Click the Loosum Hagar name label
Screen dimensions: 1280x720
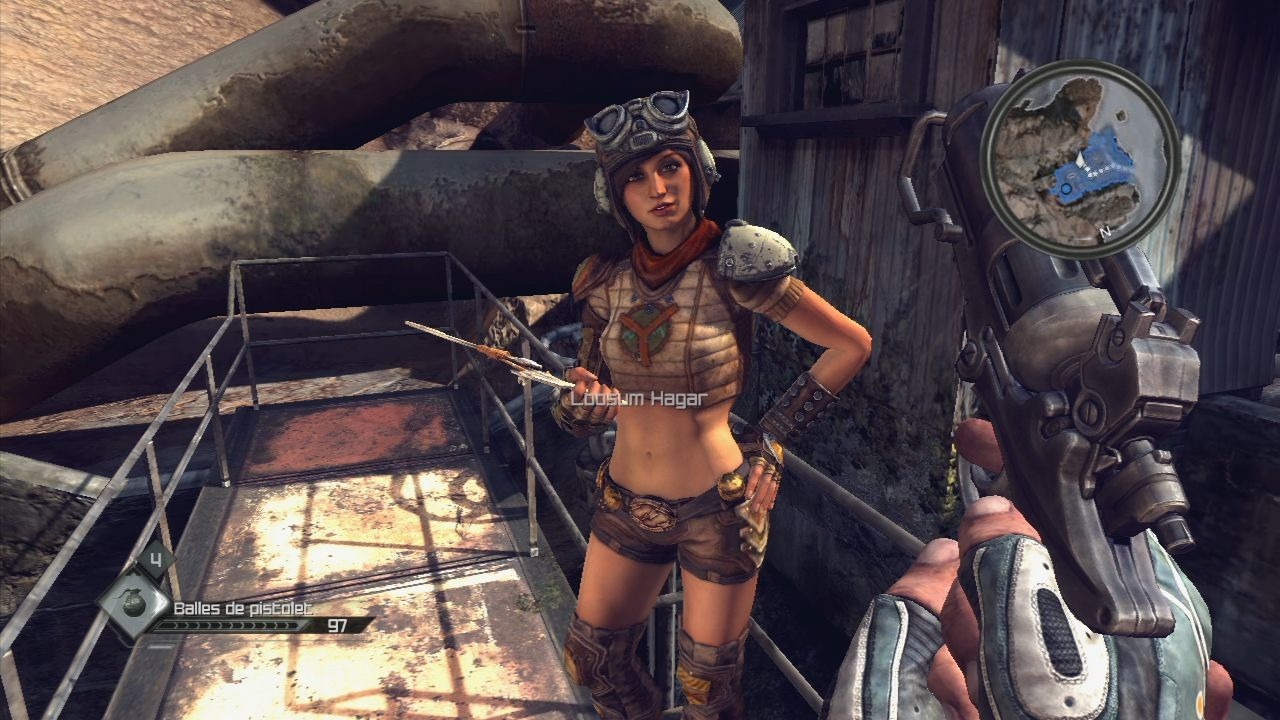(x=639, y=398)
